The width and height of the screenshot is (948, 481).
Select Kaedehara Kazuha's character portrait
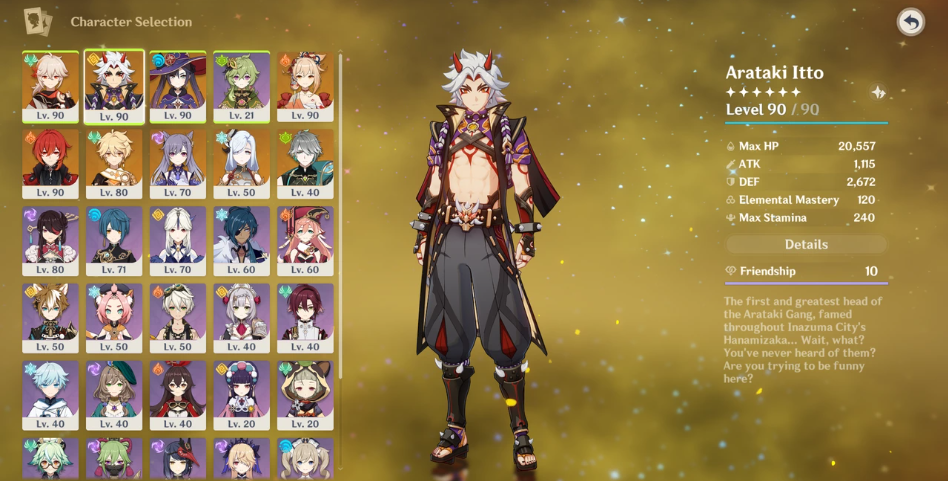pos(50,86)
